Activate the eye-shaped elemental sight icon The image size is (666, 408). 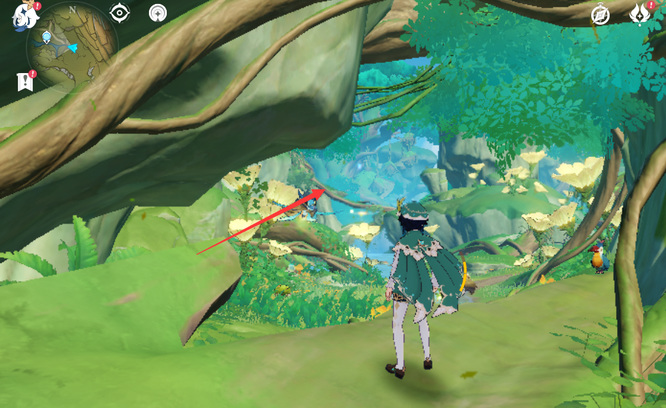(x=120, y=13)
